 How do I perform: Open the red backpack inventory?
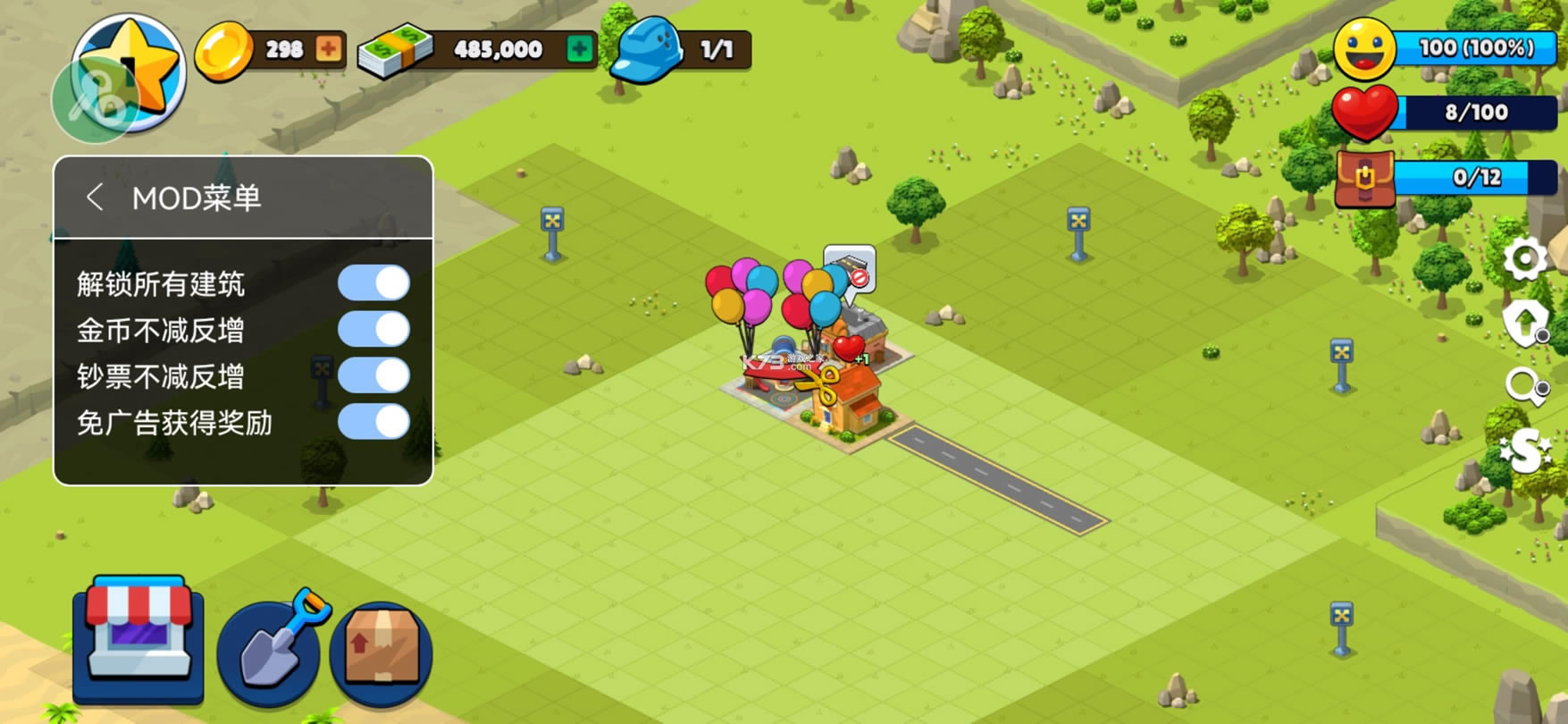point(1364,178)
